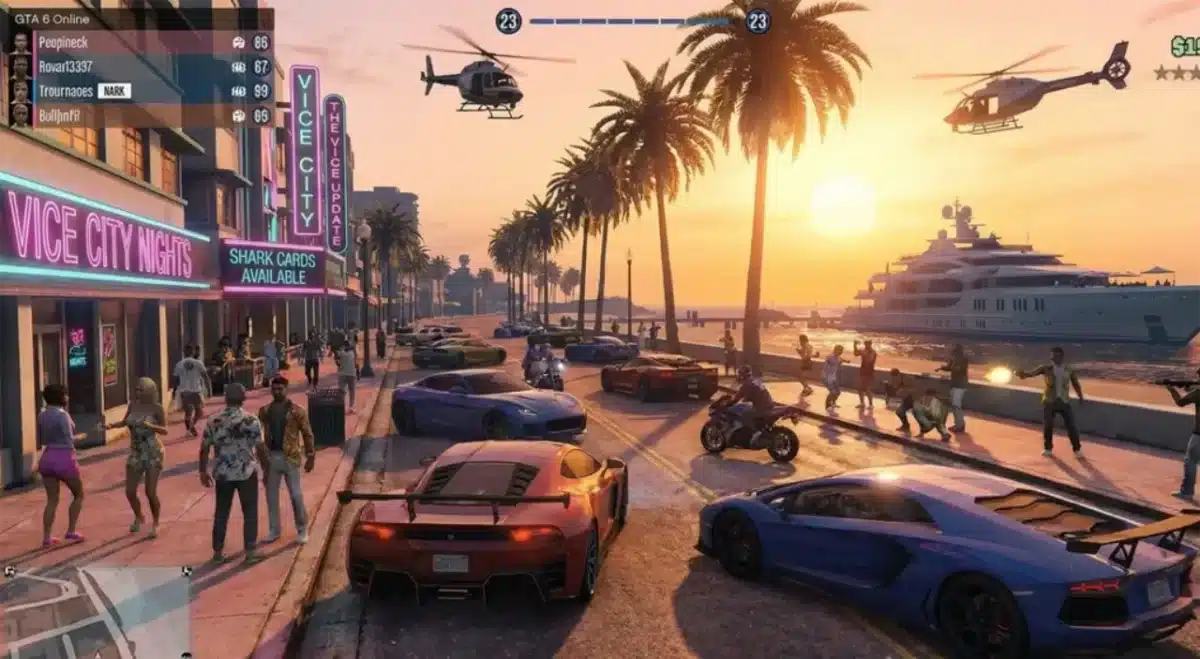Open the minimap

[95, 612]
